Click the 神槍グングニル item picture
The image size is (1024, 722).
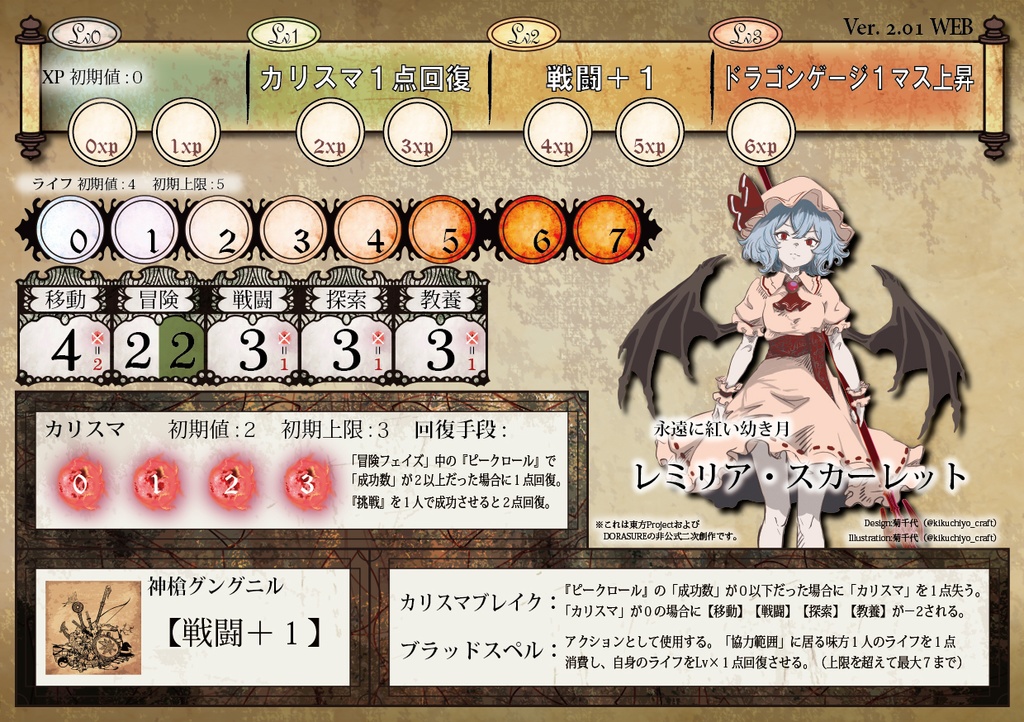pos(95,628)
